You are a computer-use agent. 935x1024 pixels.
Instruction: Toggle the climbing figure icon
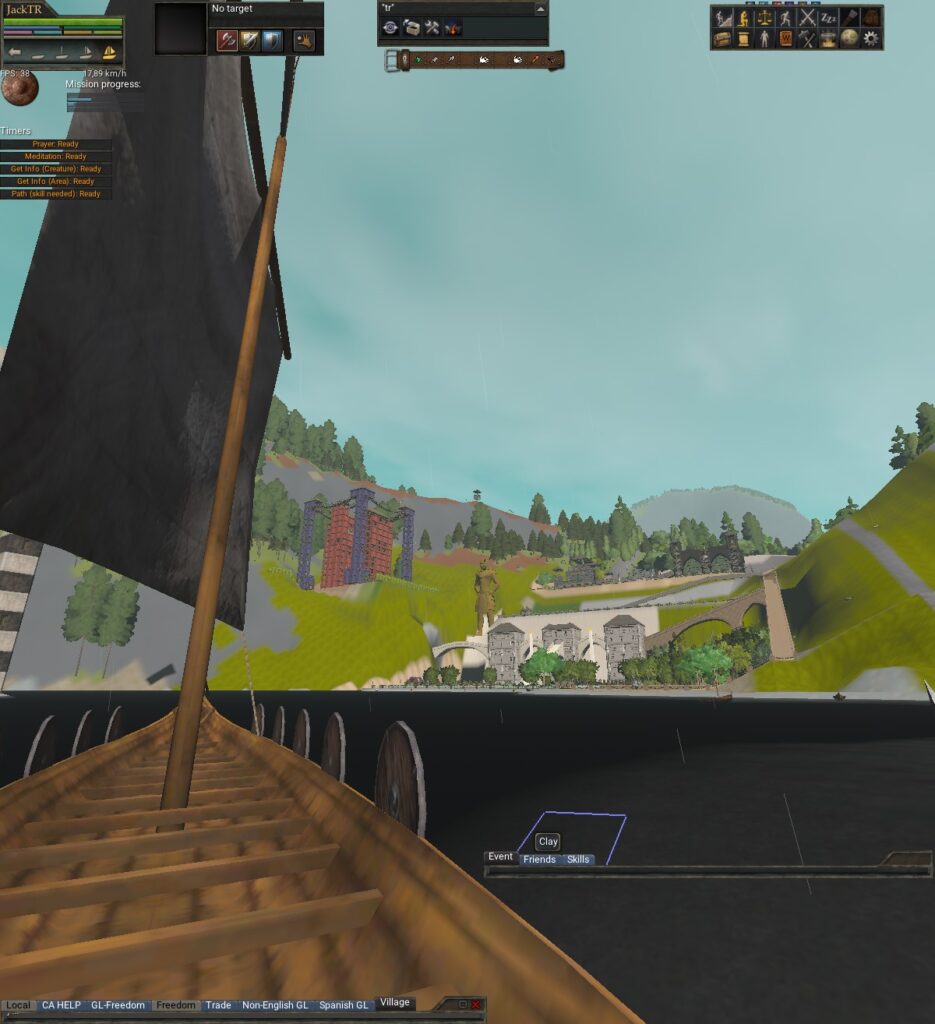[723, 17]
